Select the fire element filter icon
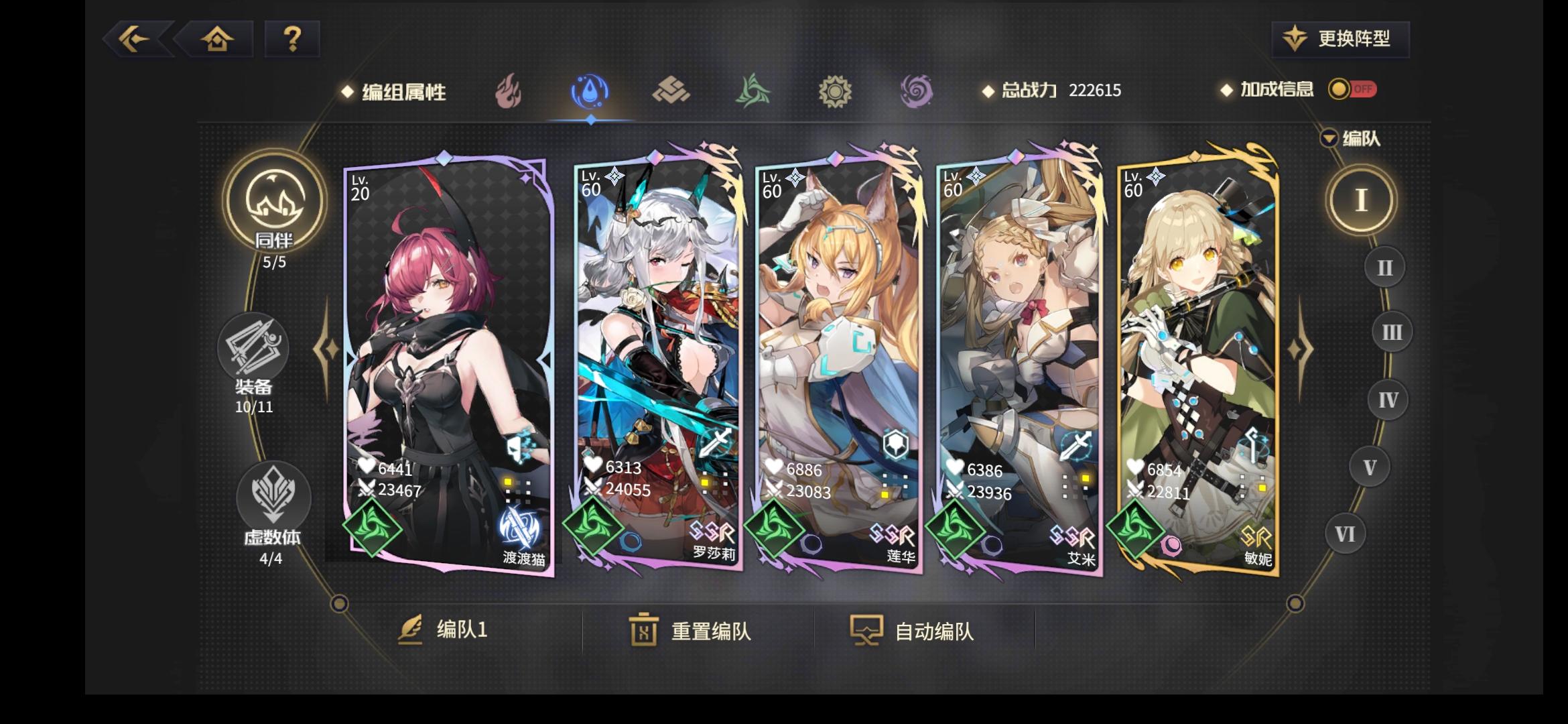The height and width of the screenshot is (724, 1568). click(x=509, y=92)
